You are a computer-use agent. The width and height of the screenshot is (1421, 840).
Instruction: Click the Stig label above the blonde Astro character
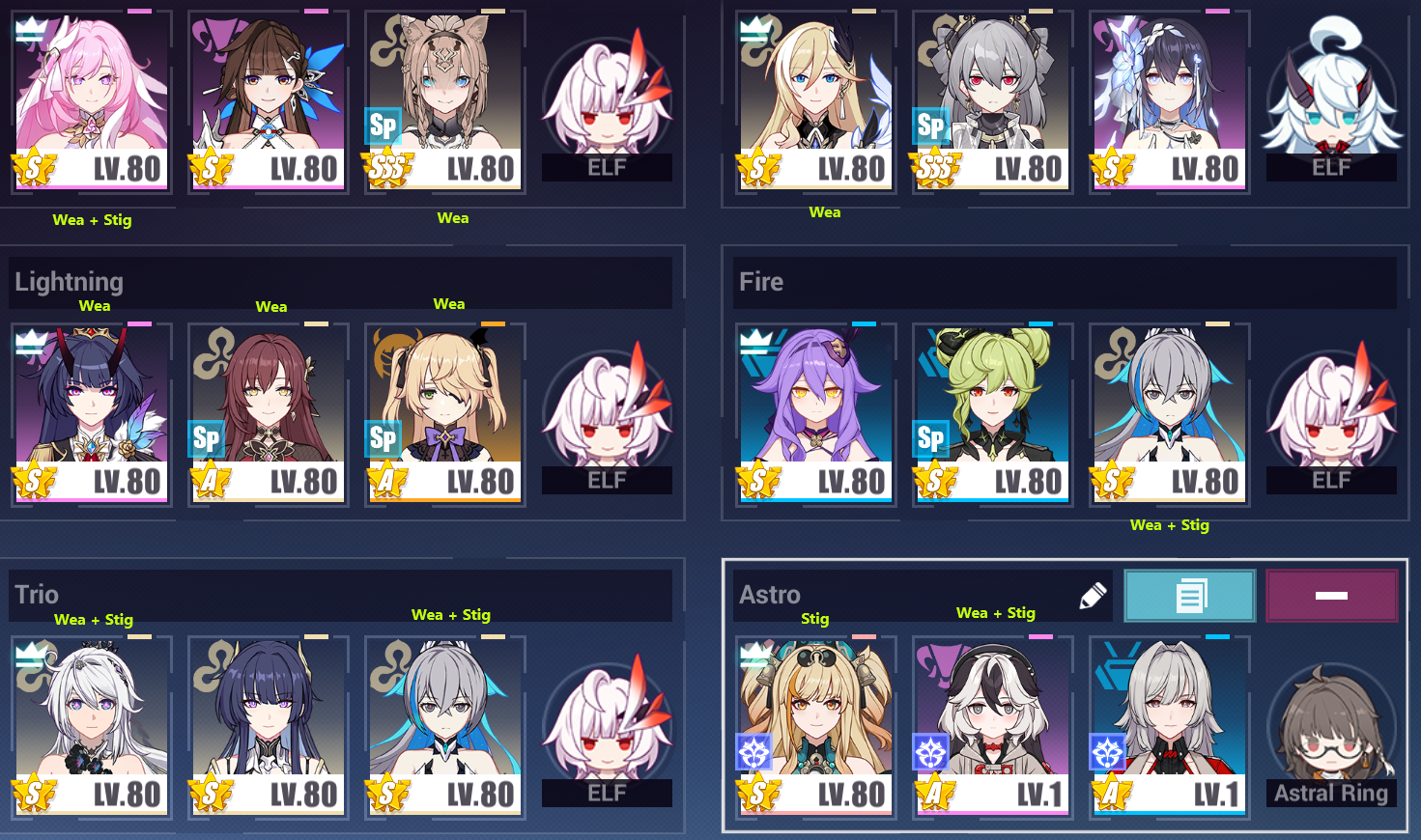tap(814, 619)
